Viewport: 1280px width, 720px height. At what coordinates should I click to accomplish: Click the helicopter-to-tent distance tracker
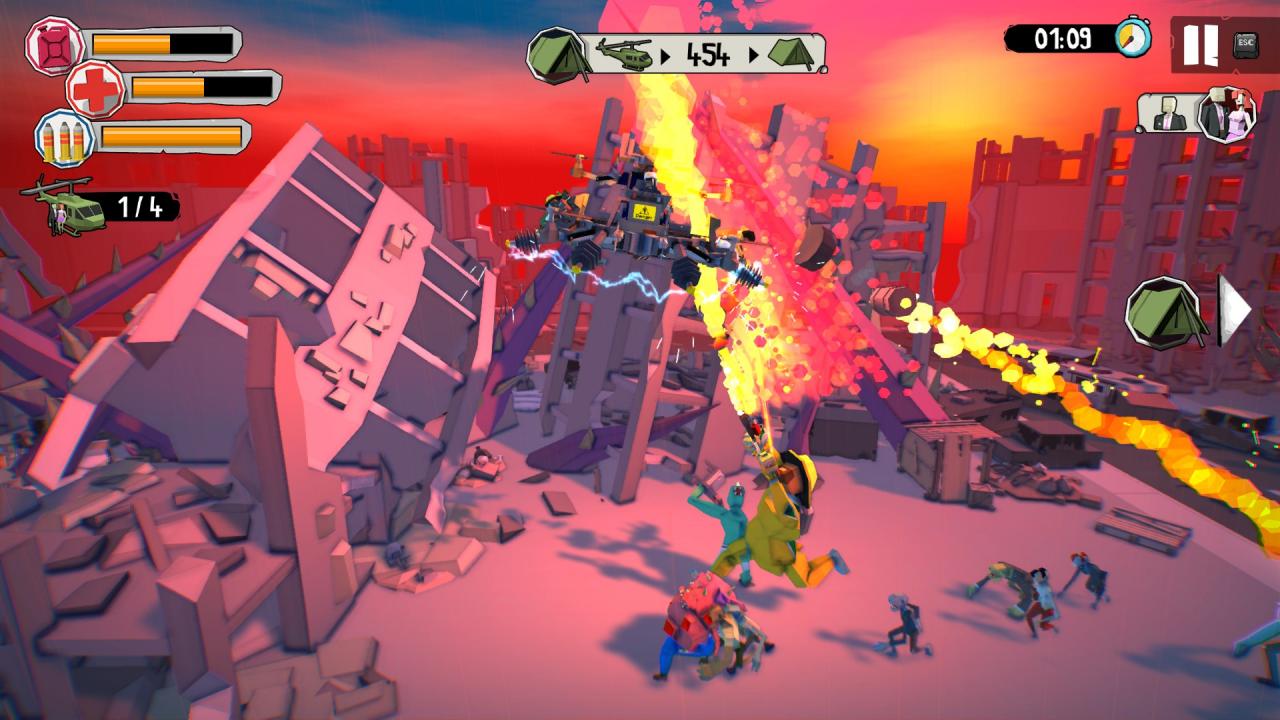pyautogui.click(x=677, y=54)
